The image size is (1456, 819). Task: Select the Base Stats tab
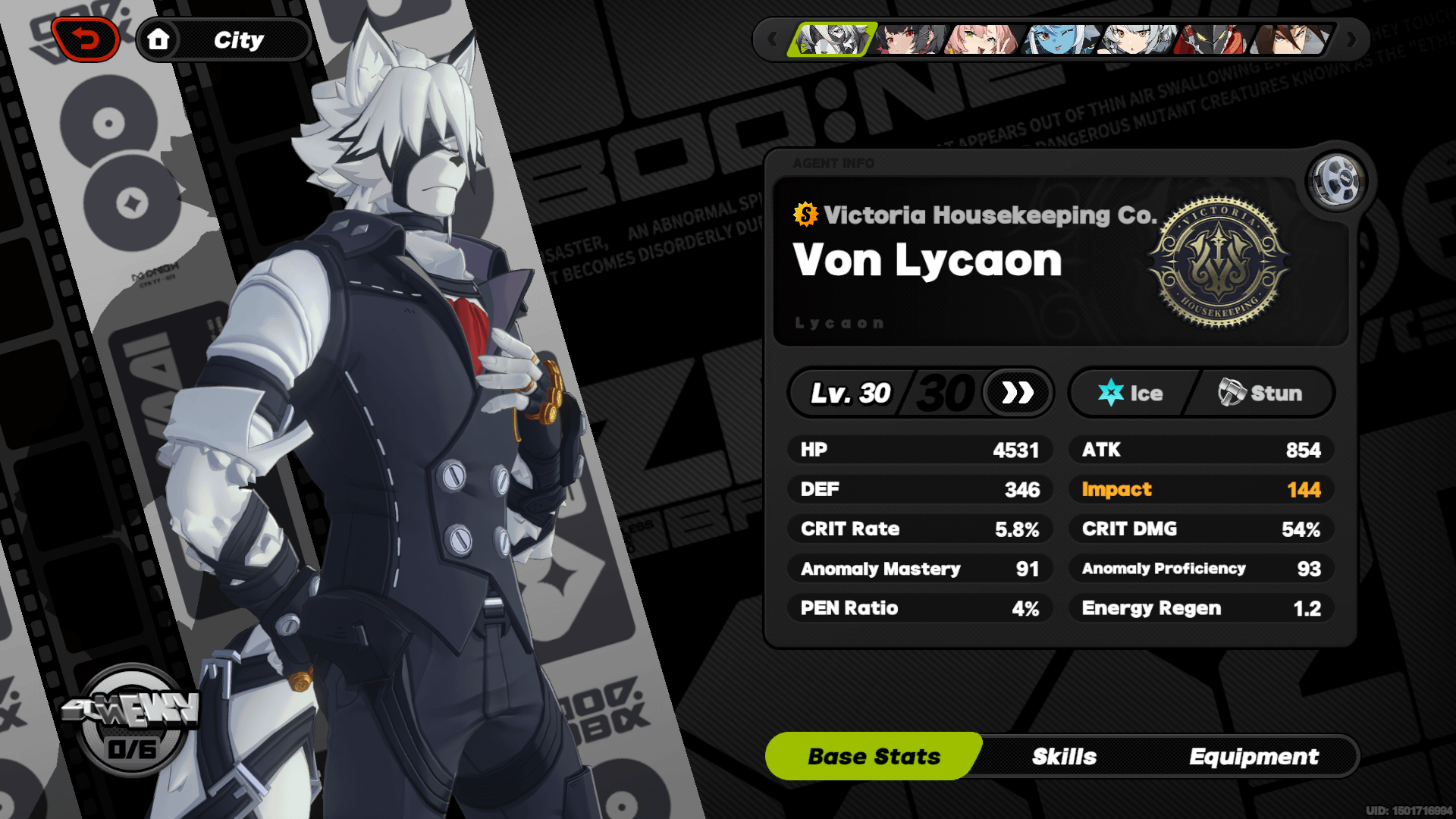[874, 756]
